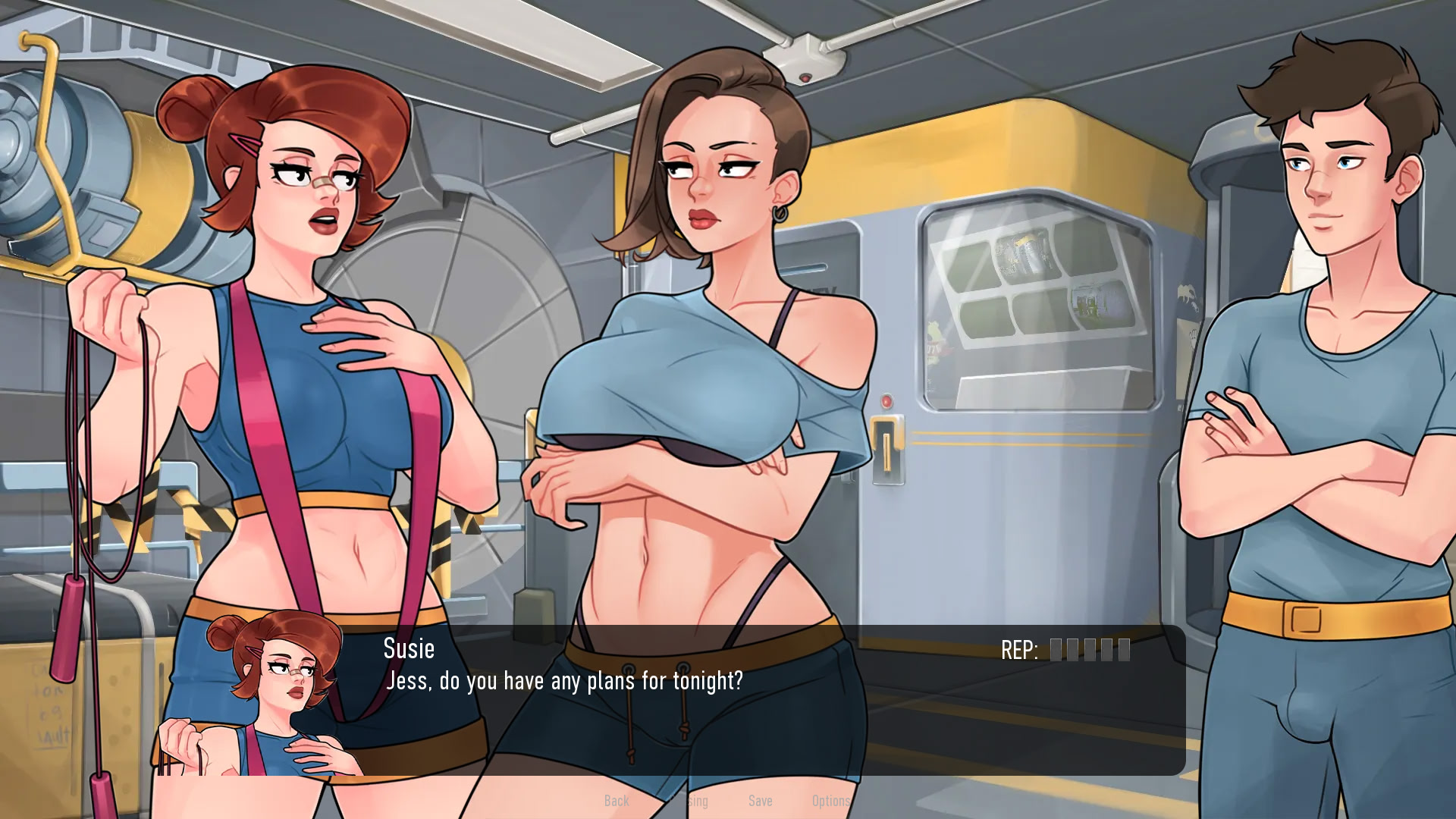
Task: Click the speaker name label 'Susie'
Action: tap(409, 649)
